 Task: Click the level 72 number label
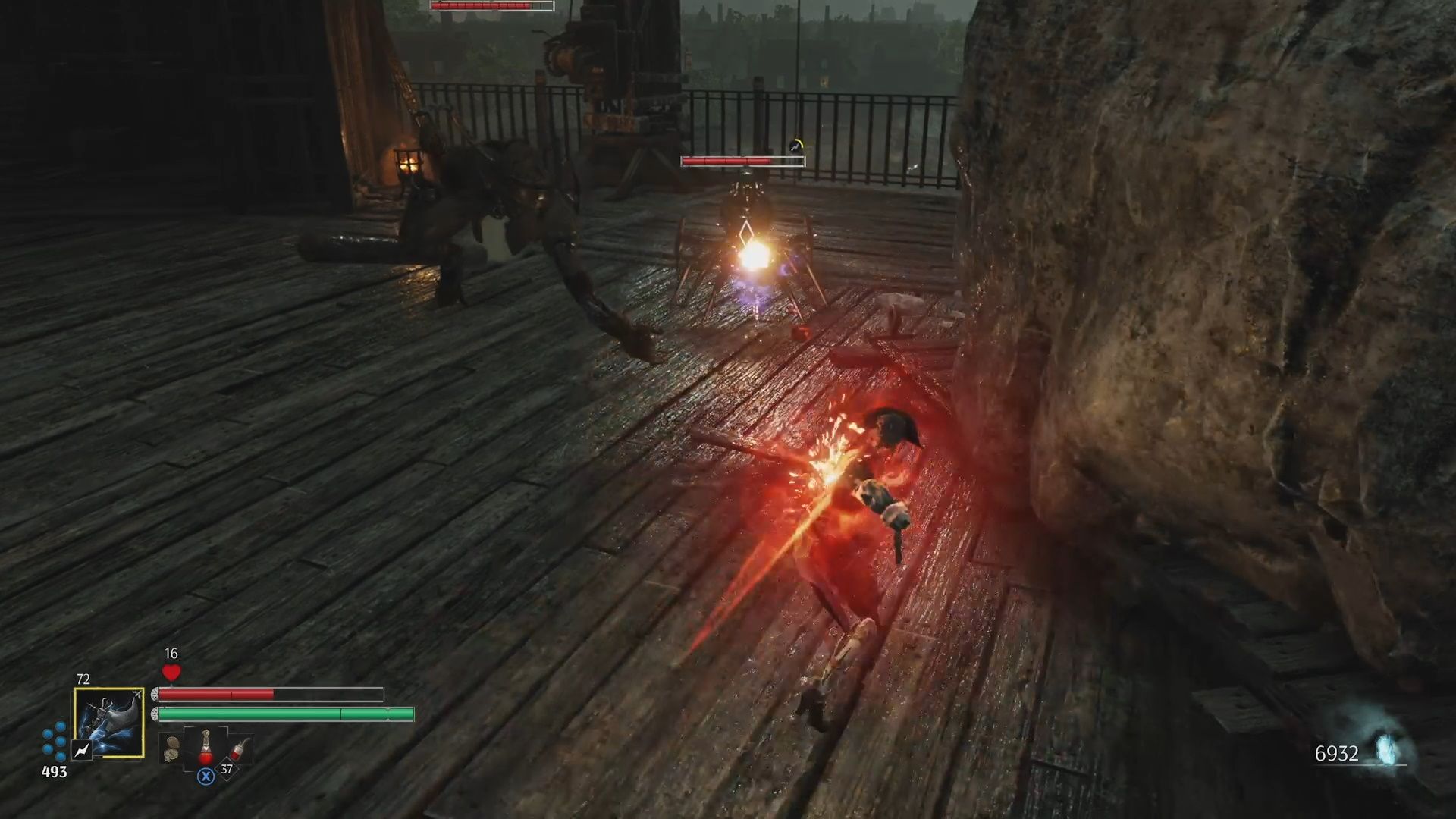[84, 678]
